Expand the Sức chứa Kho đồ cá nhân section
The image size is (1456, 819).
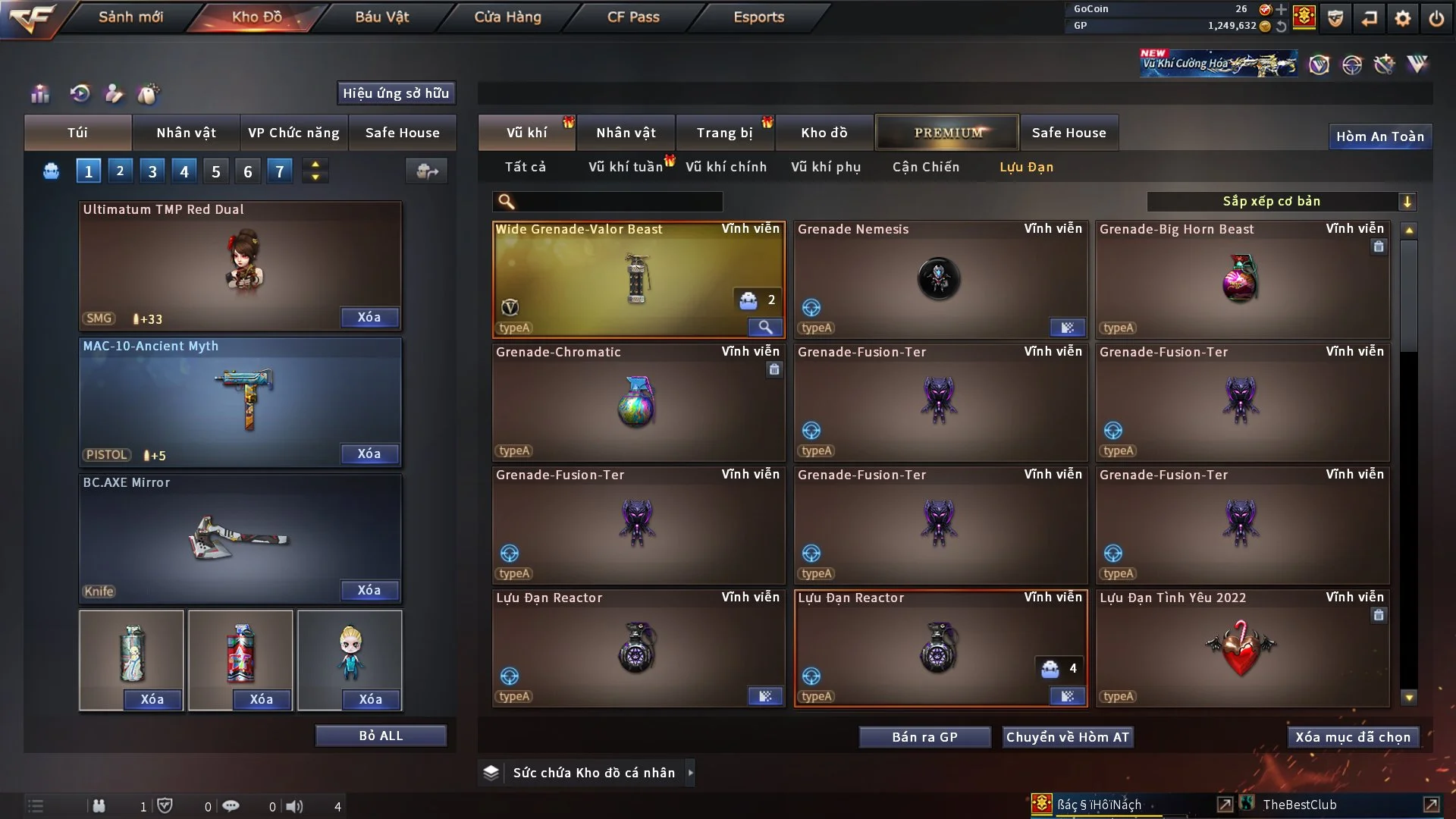pyautogui.click(x=691, y=773)
